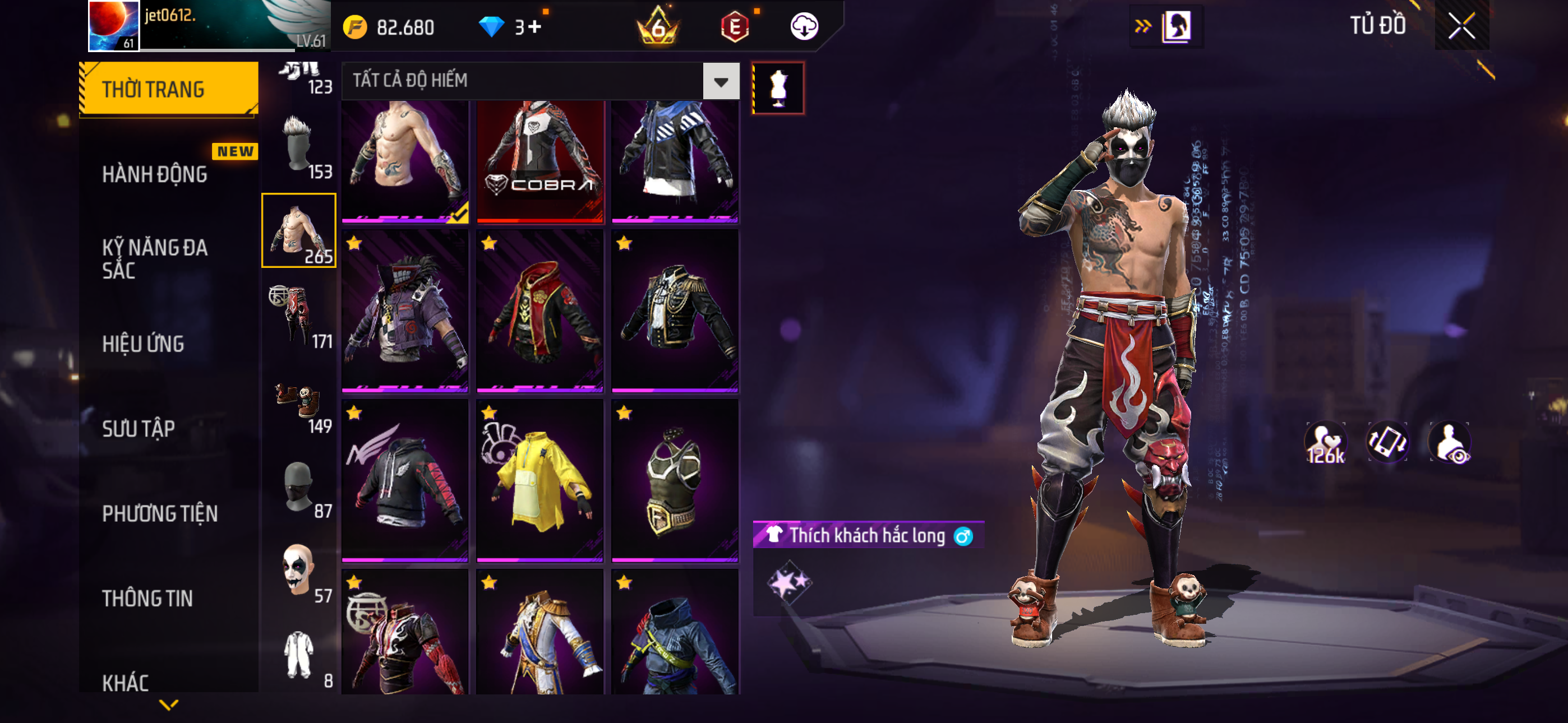Select the hair category with 153 items
The width and height of the screenshot is (1568, 723).
tap(299, 146)
